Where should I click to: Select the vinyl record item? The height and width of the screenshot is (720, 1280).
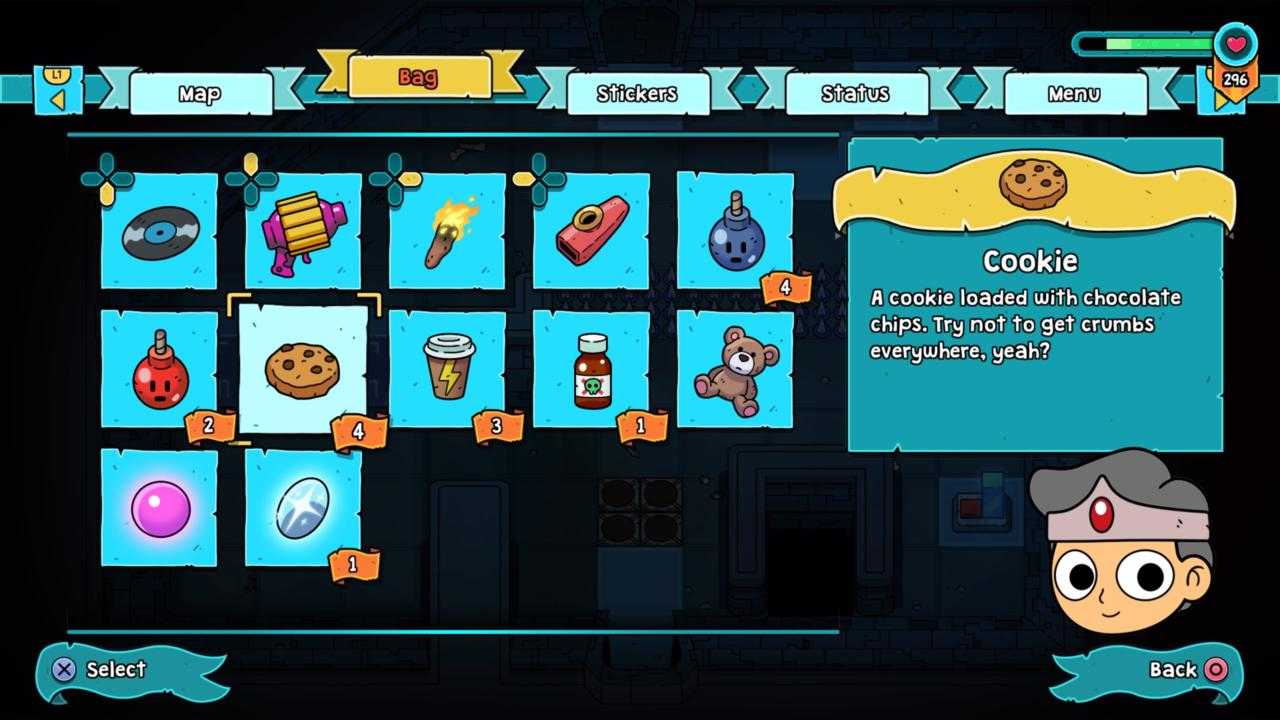160,231
